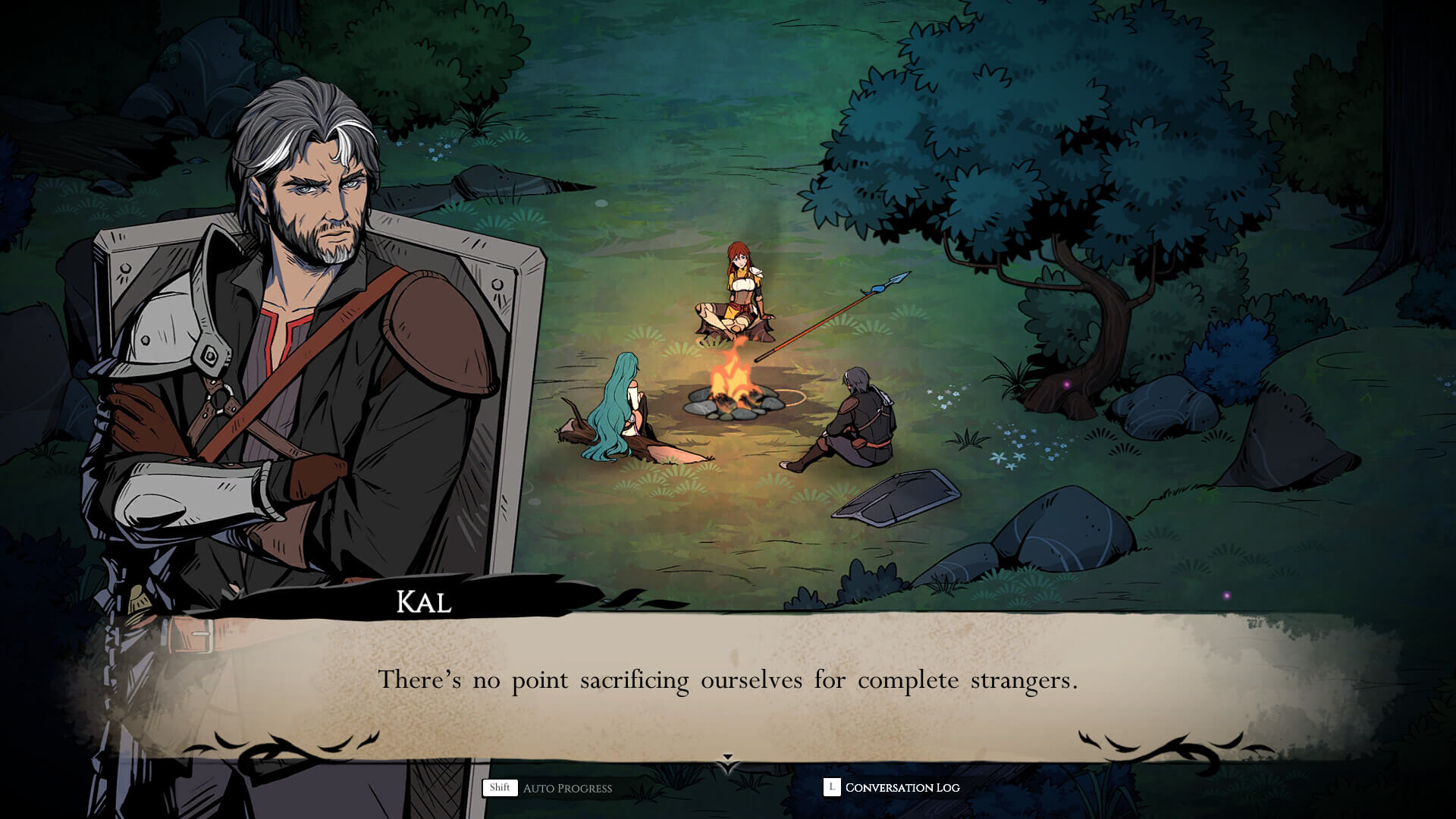
Task: Toggle Auto Progress for the dialogue
Action: click(x=548, y=788)
